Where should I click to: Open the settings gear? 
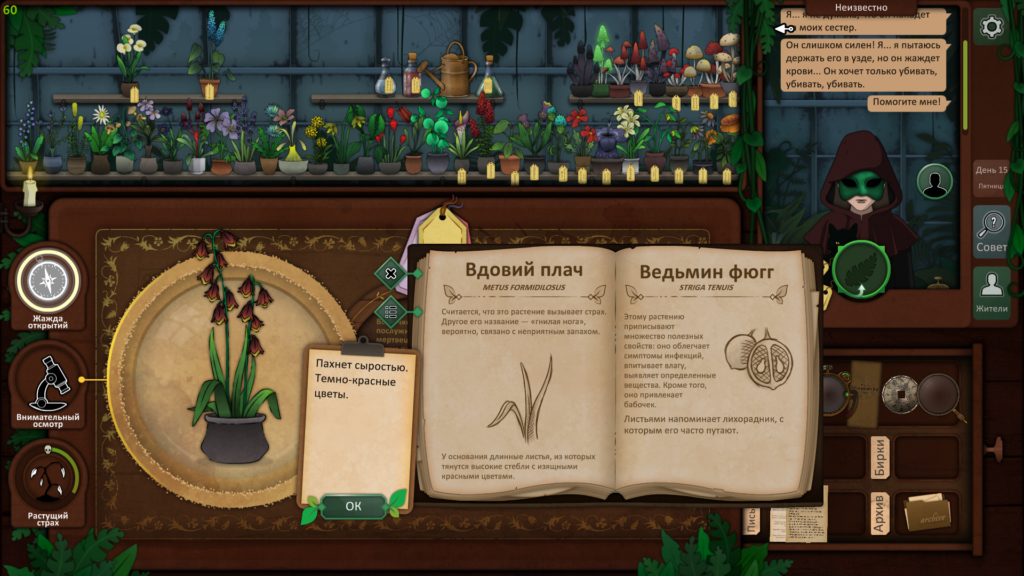tap(992, 27)
